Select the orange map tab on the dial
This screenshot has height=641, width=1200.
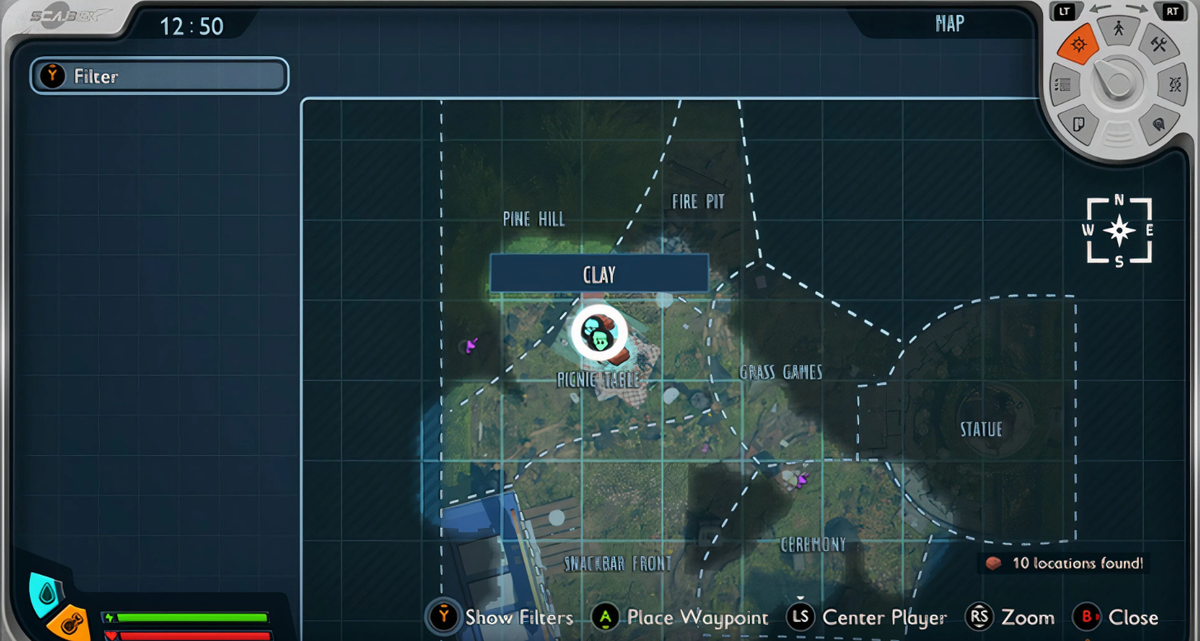click(1078, 45)
